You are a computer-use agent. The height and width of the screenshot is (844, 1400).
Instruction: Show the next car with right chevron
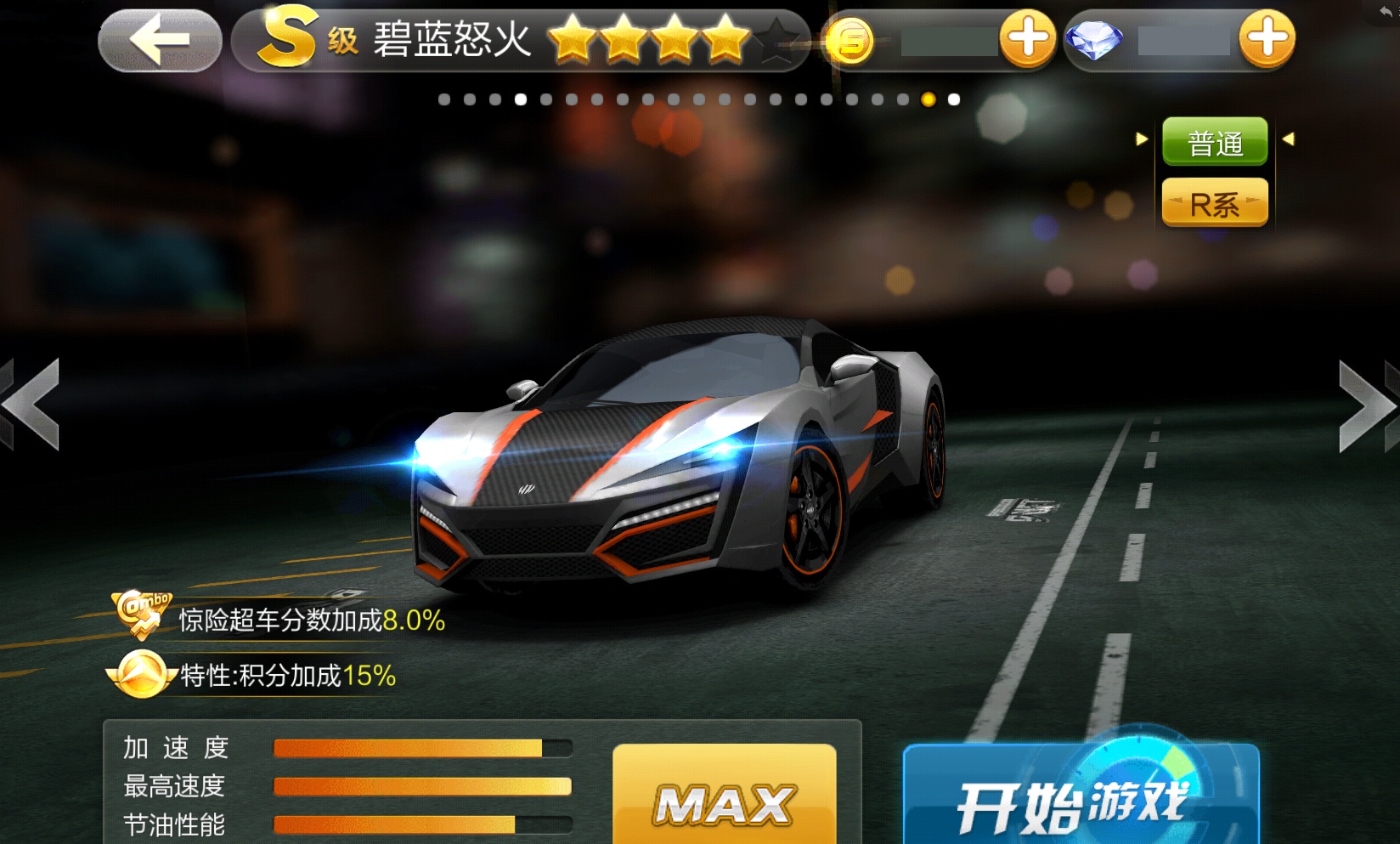coord(1368,406)
